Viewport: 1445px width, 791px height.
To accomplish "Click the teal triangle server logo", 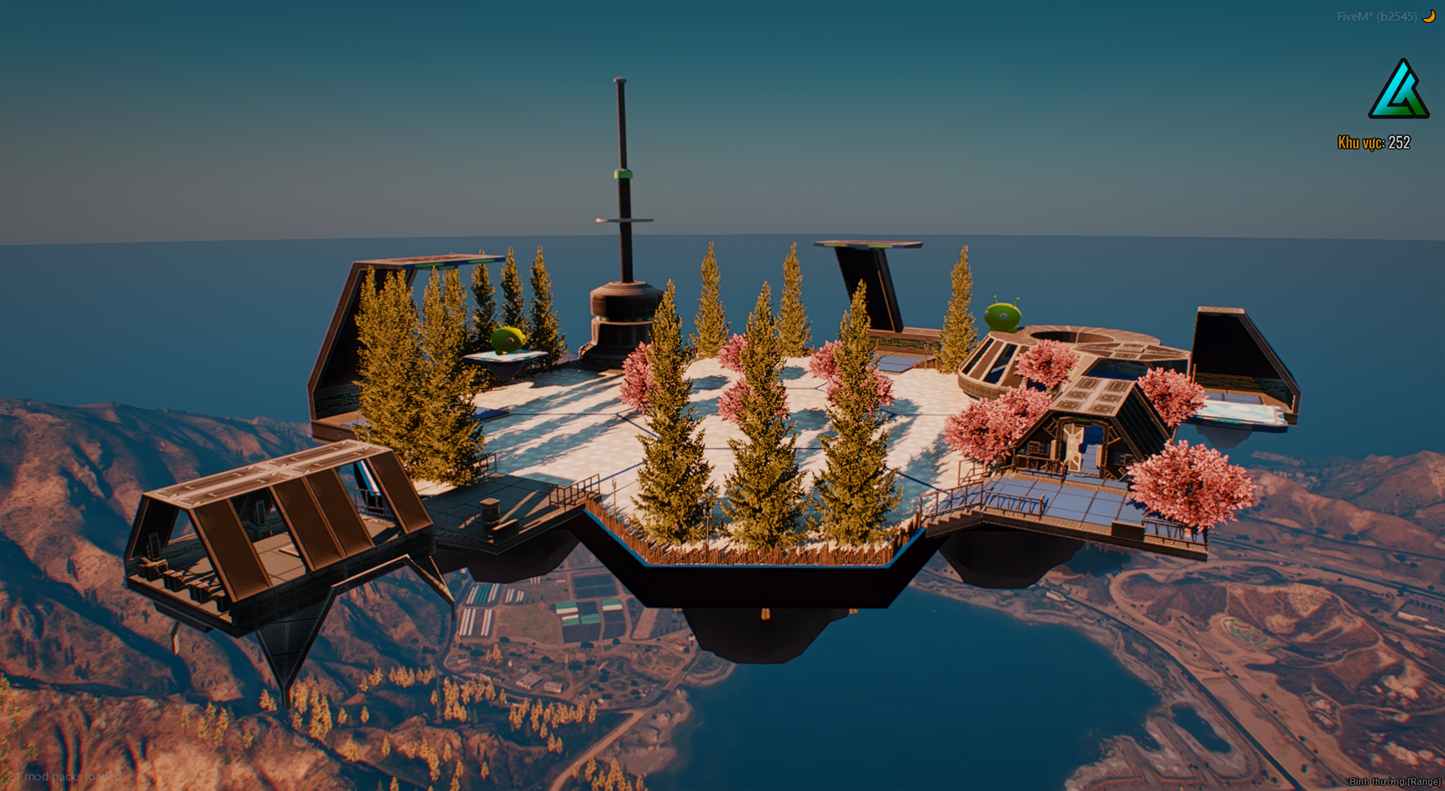I will [1398, 92].
